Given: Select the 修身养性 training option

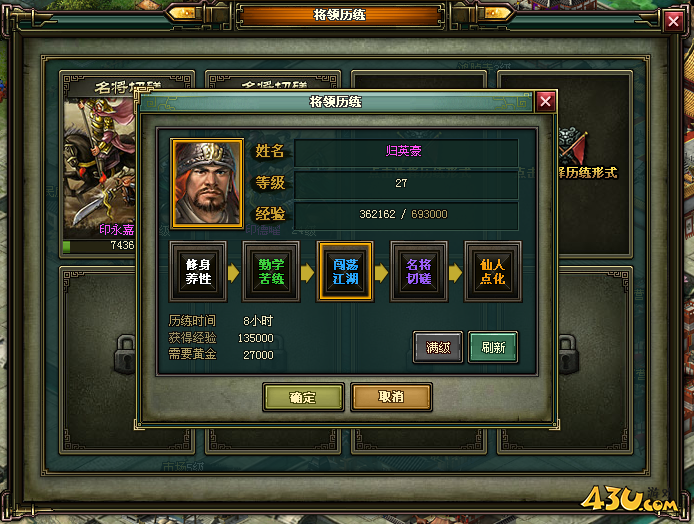Looking at the screenshot, I should point(198,271).
